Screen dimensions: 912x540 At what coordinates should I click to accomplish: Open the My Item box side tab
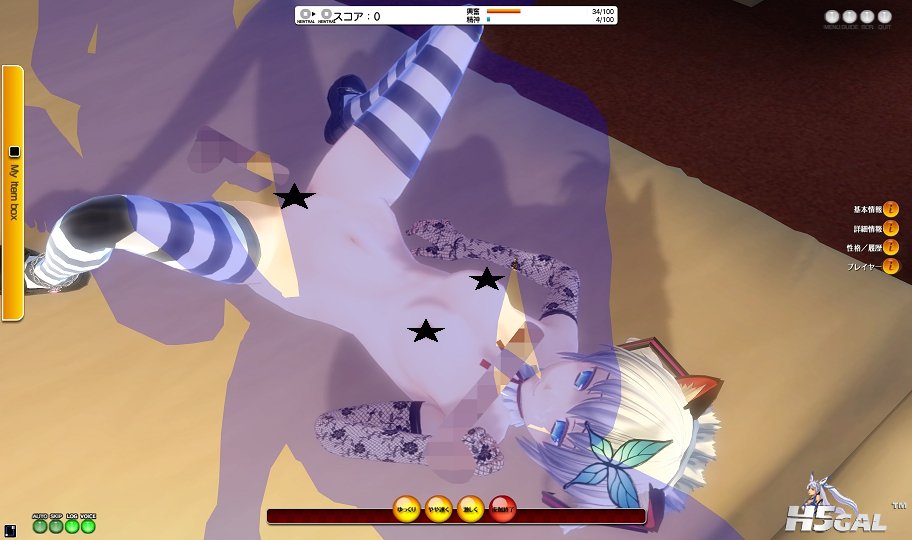pyautogui.click(x=13, y=192)
